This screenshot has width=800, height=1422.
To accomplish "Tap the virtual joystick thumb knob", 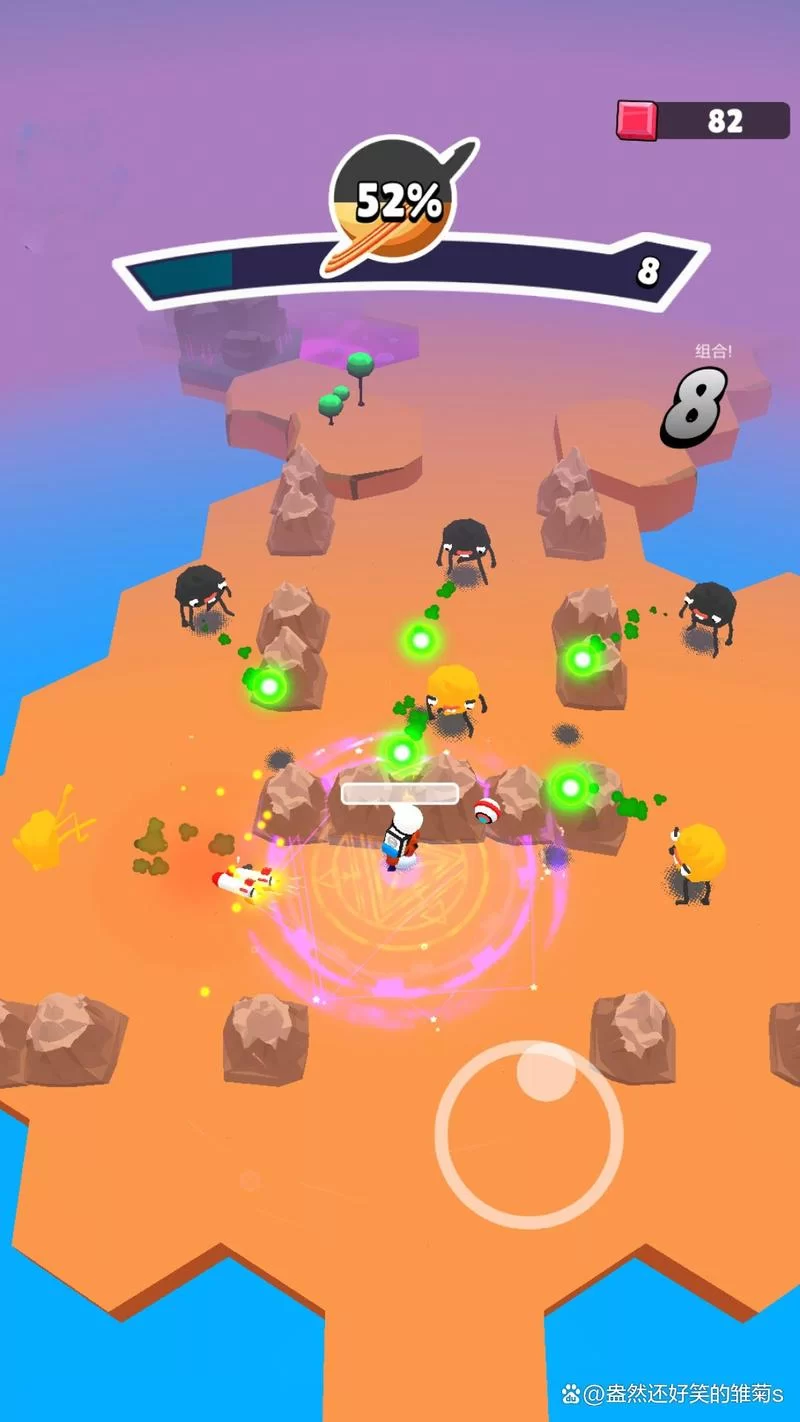I will [x=546, y=1072].
